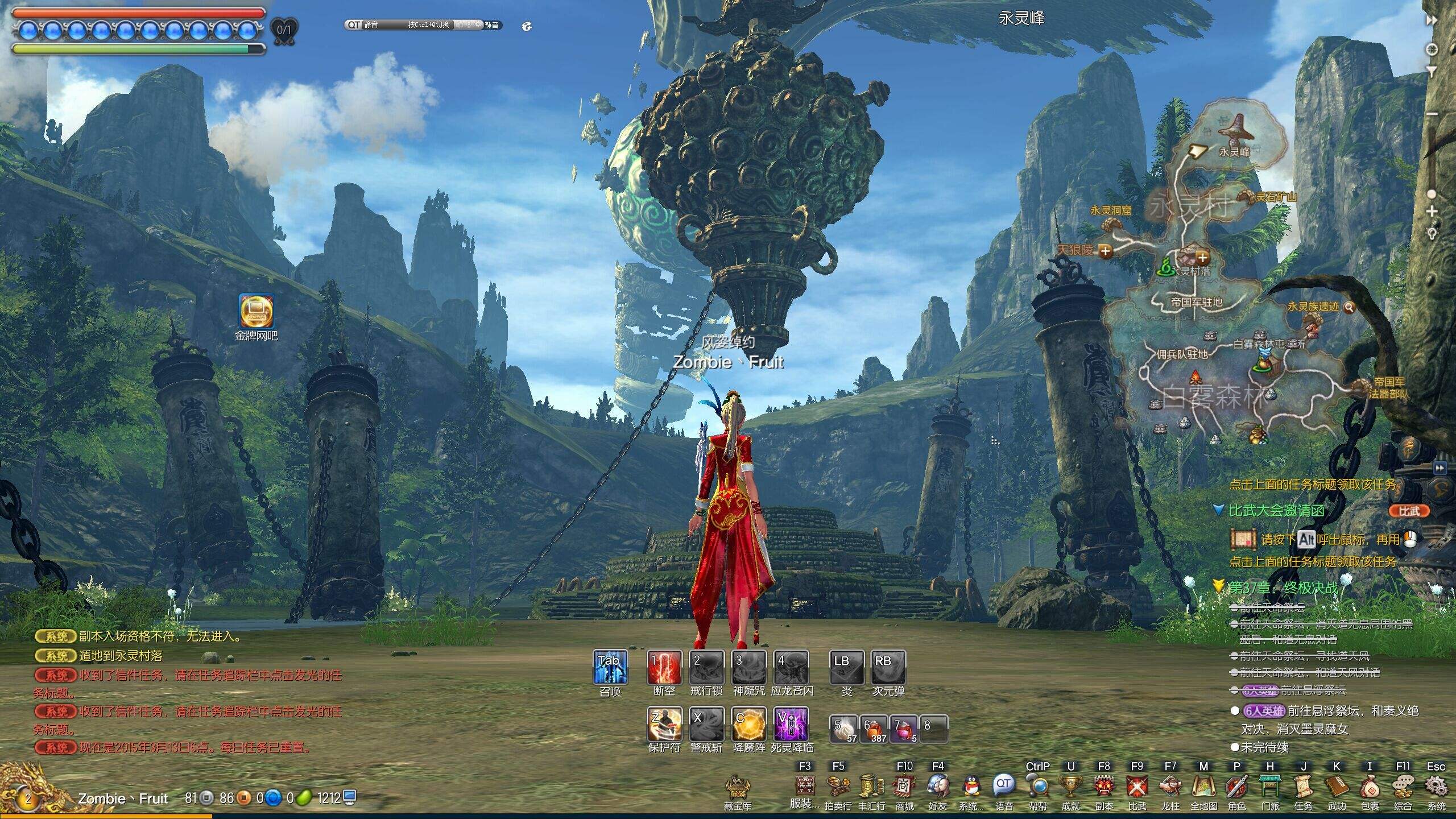This screenshot has width=1456, height=819.
Task: Activate the 保护符 skill icon
Action: (x=664, y=724)
